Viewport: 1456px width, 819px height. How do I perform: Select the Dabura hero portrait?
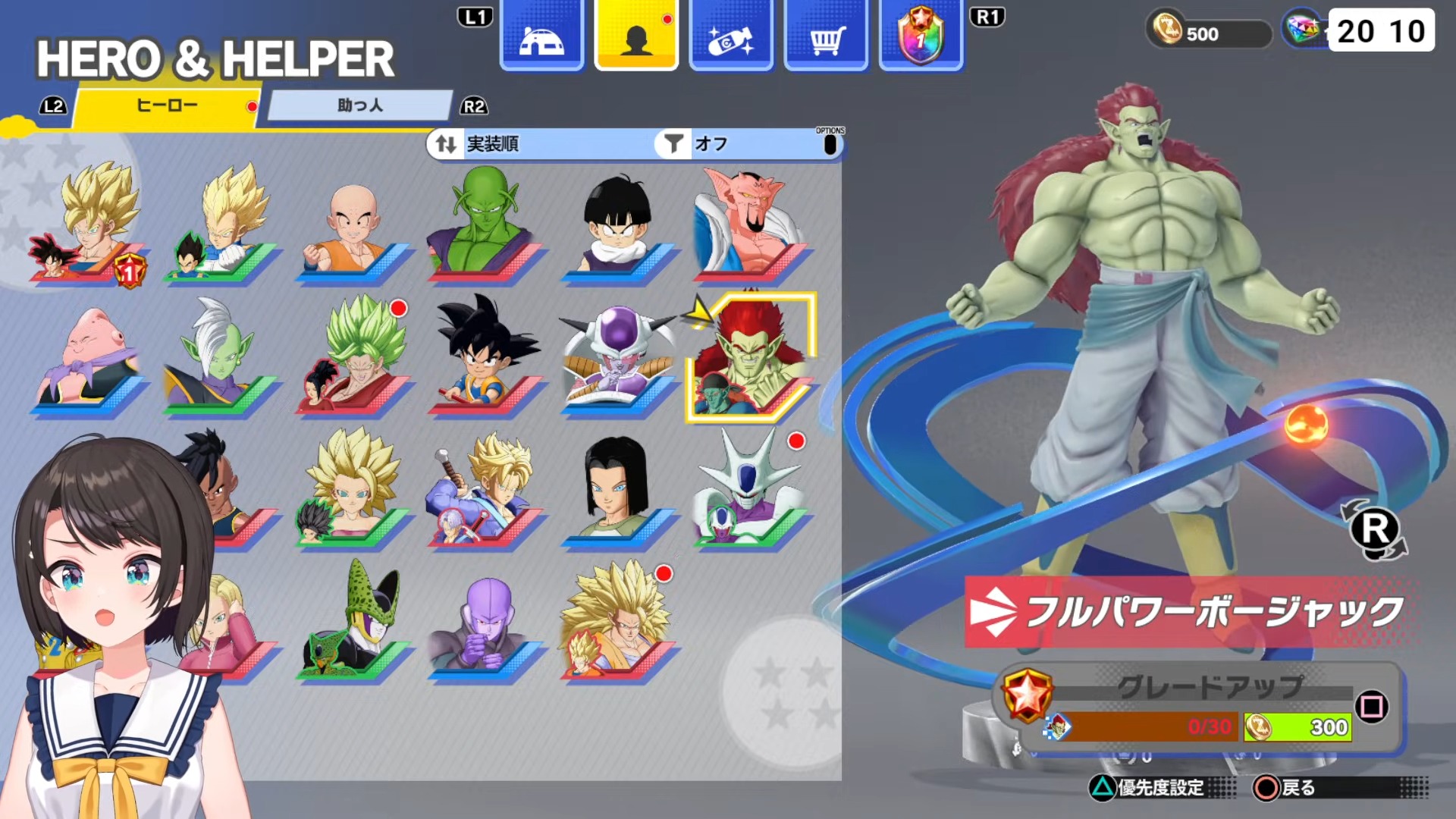[x=749, y=224]
